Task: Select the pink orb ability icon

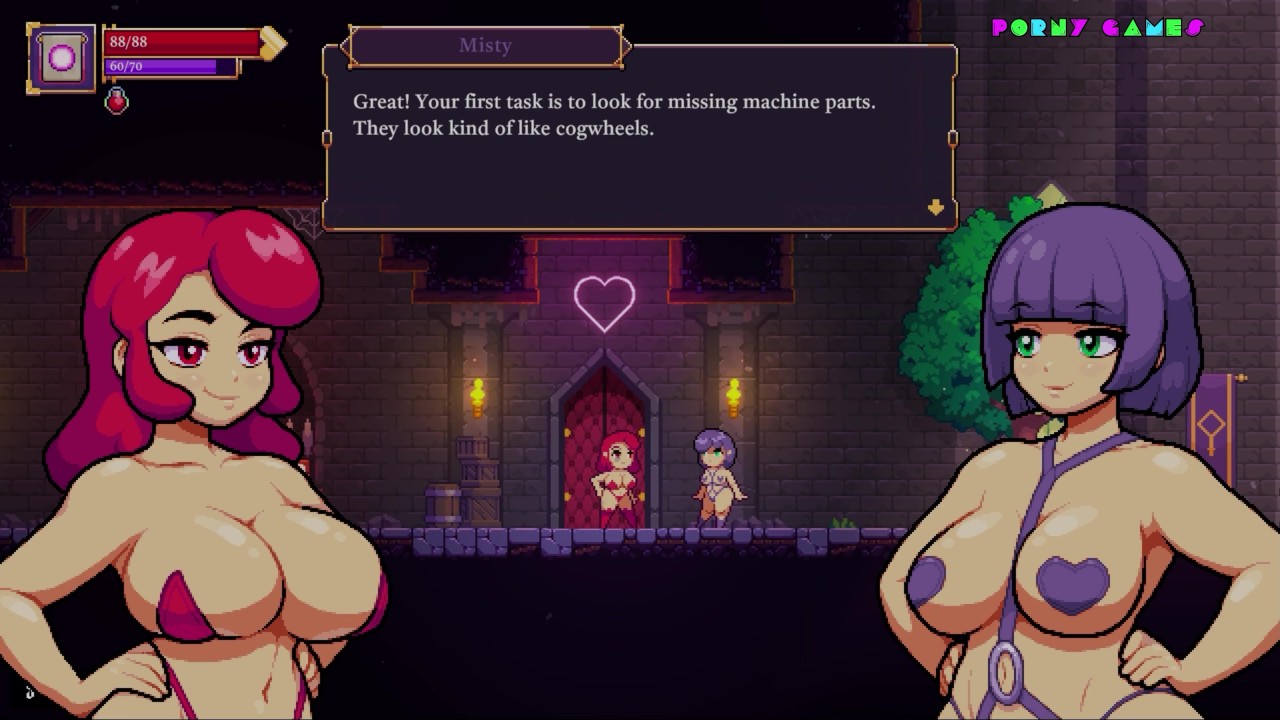Action: pyautogui.click(x=62, y=59)
